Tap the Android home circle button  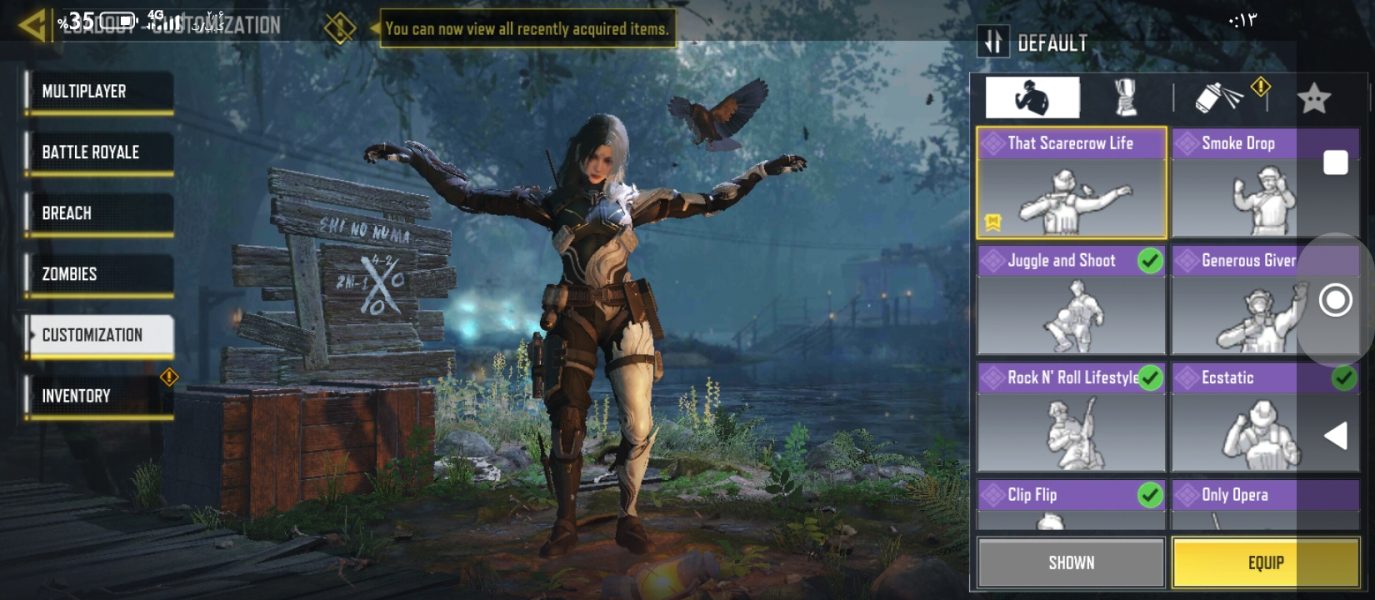pyautogui.click(x=1335, y=300)
